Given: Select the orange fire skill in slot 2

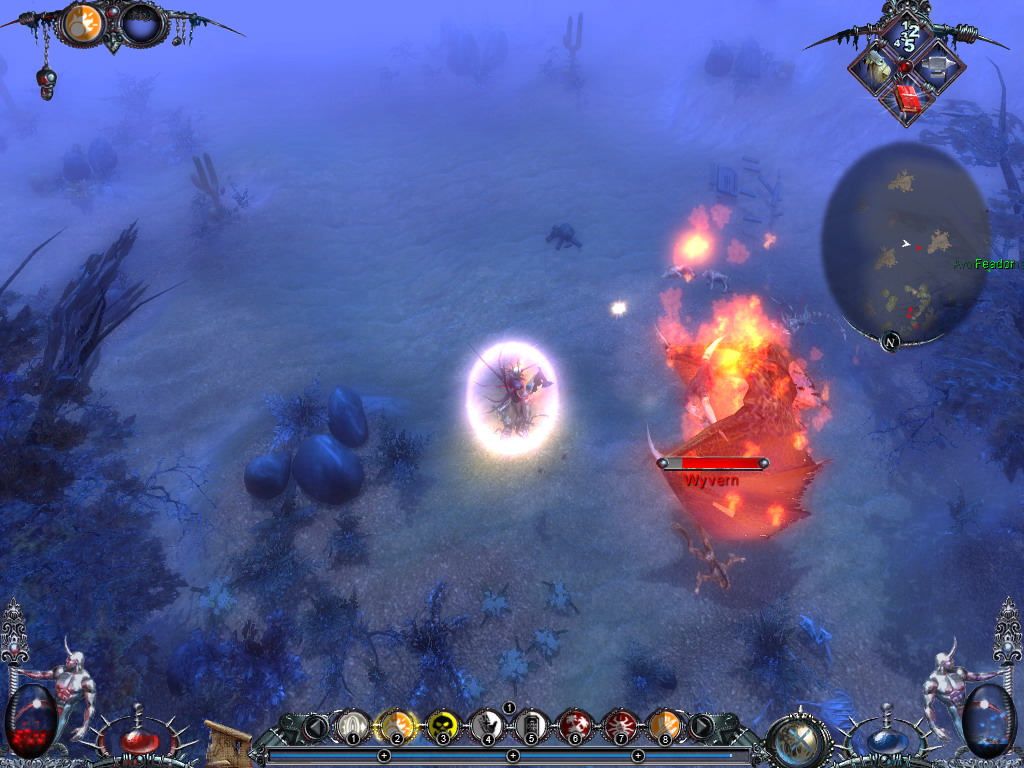Looking at the screenshot, I should (397, 725).
